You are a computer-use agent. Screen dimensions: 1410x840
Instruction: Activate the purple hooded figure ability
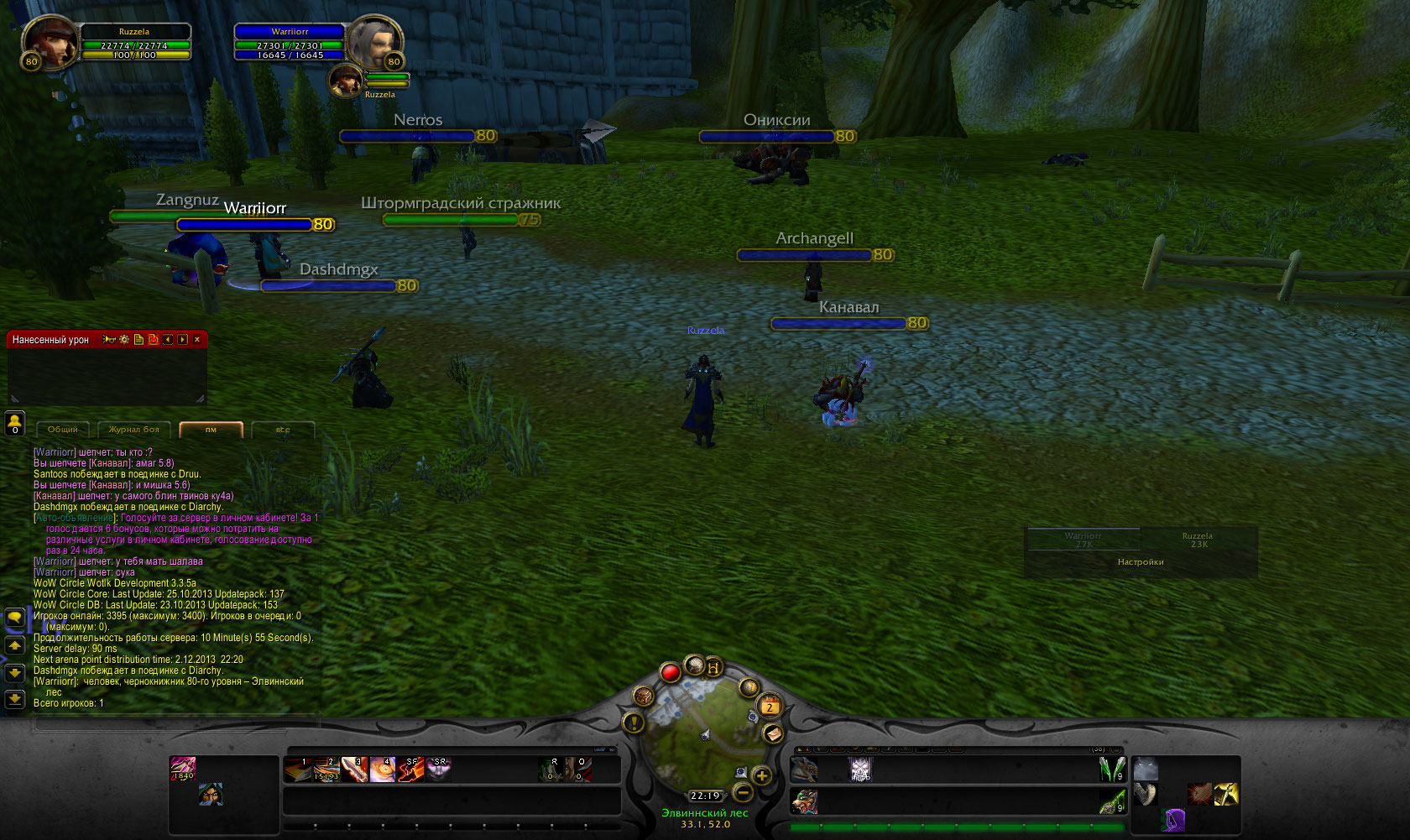[x=1174, y=820]
